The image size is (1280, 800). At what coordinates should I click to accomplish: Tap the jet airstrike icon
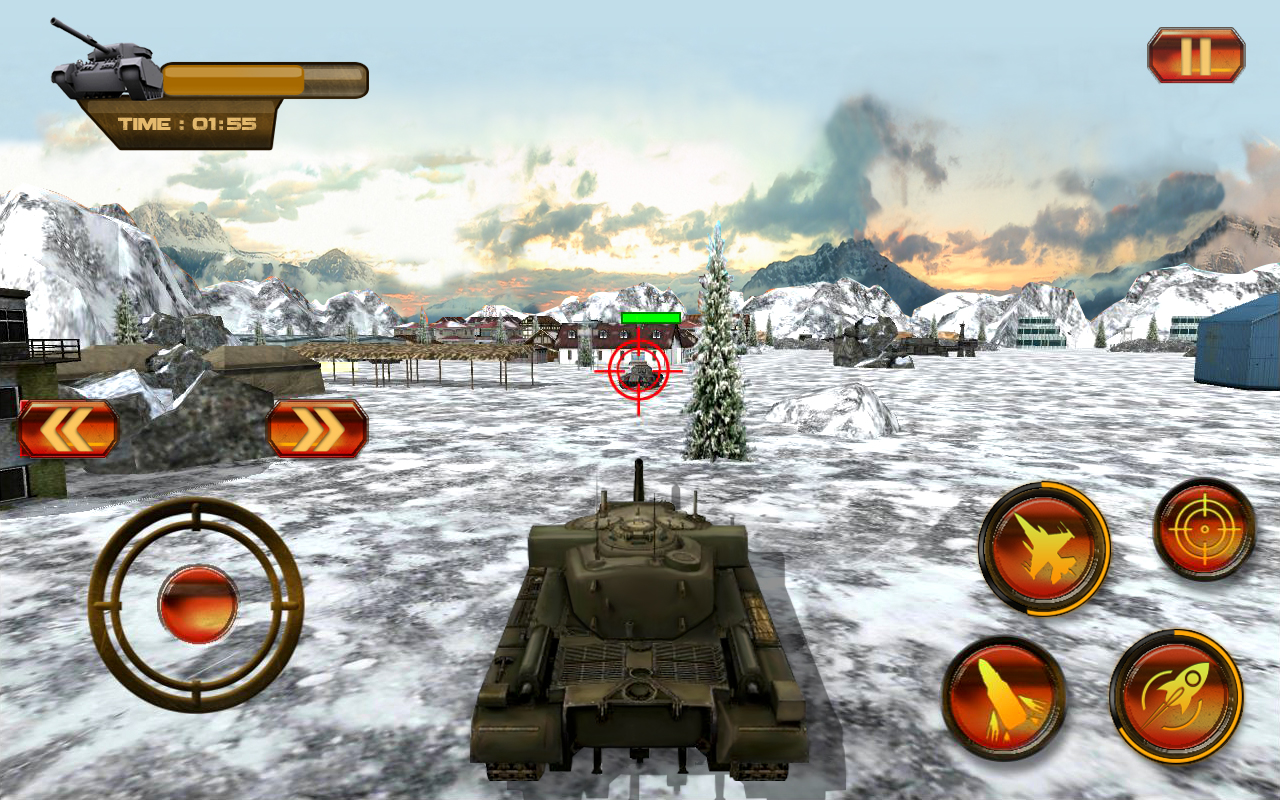[1047, 548]
